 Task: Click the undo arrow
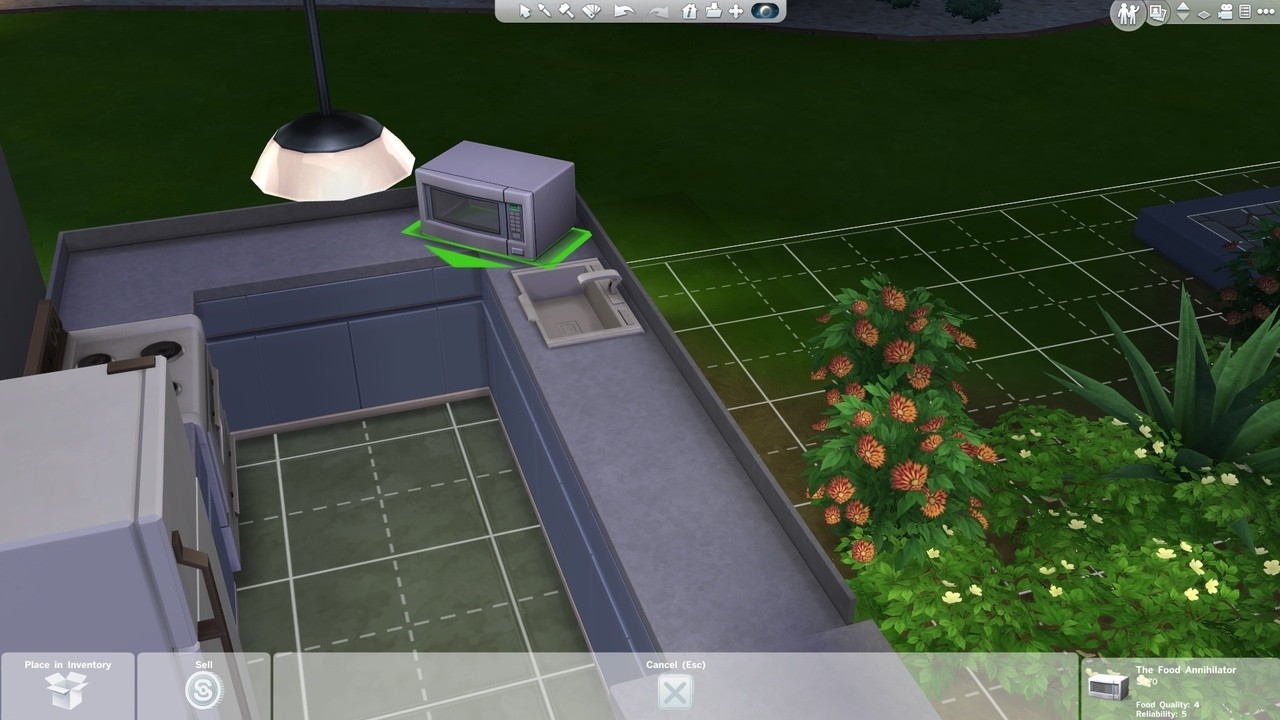click(623, 13)
